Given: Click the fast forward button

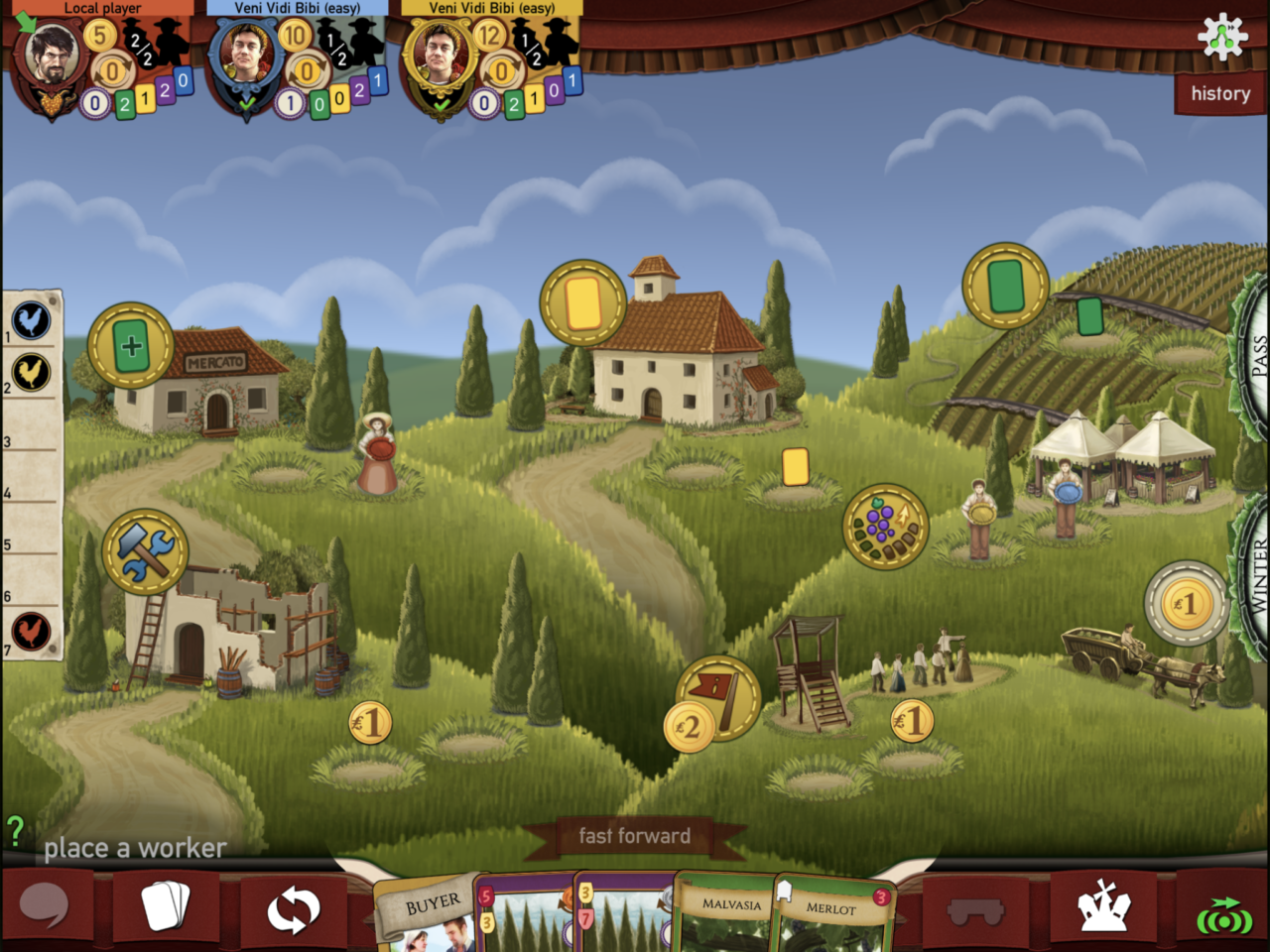Looking at the screenshot, I should click(x=634, y=836).
